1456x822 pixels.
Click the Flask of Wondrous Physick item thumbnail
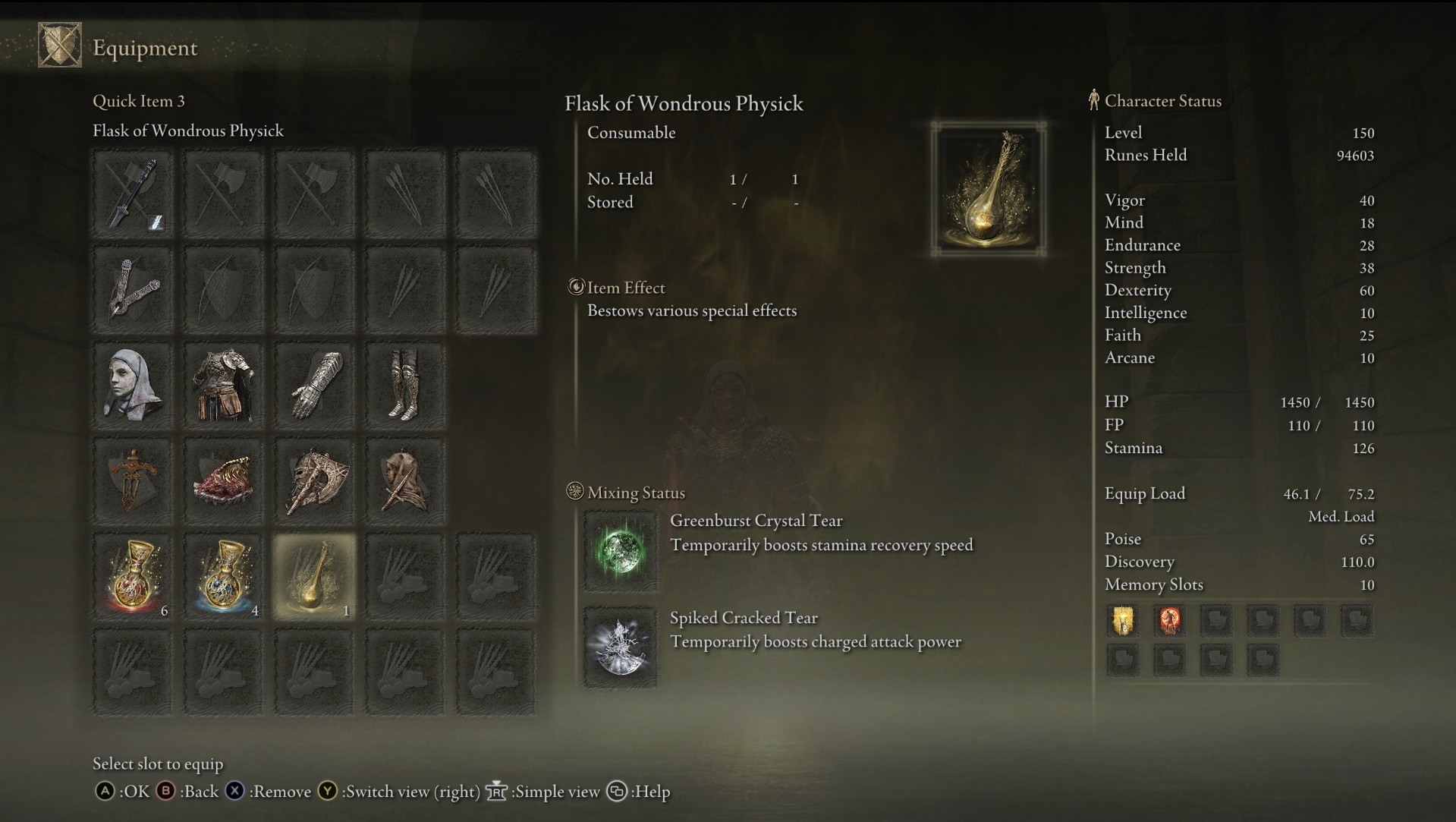coord(989,189)
